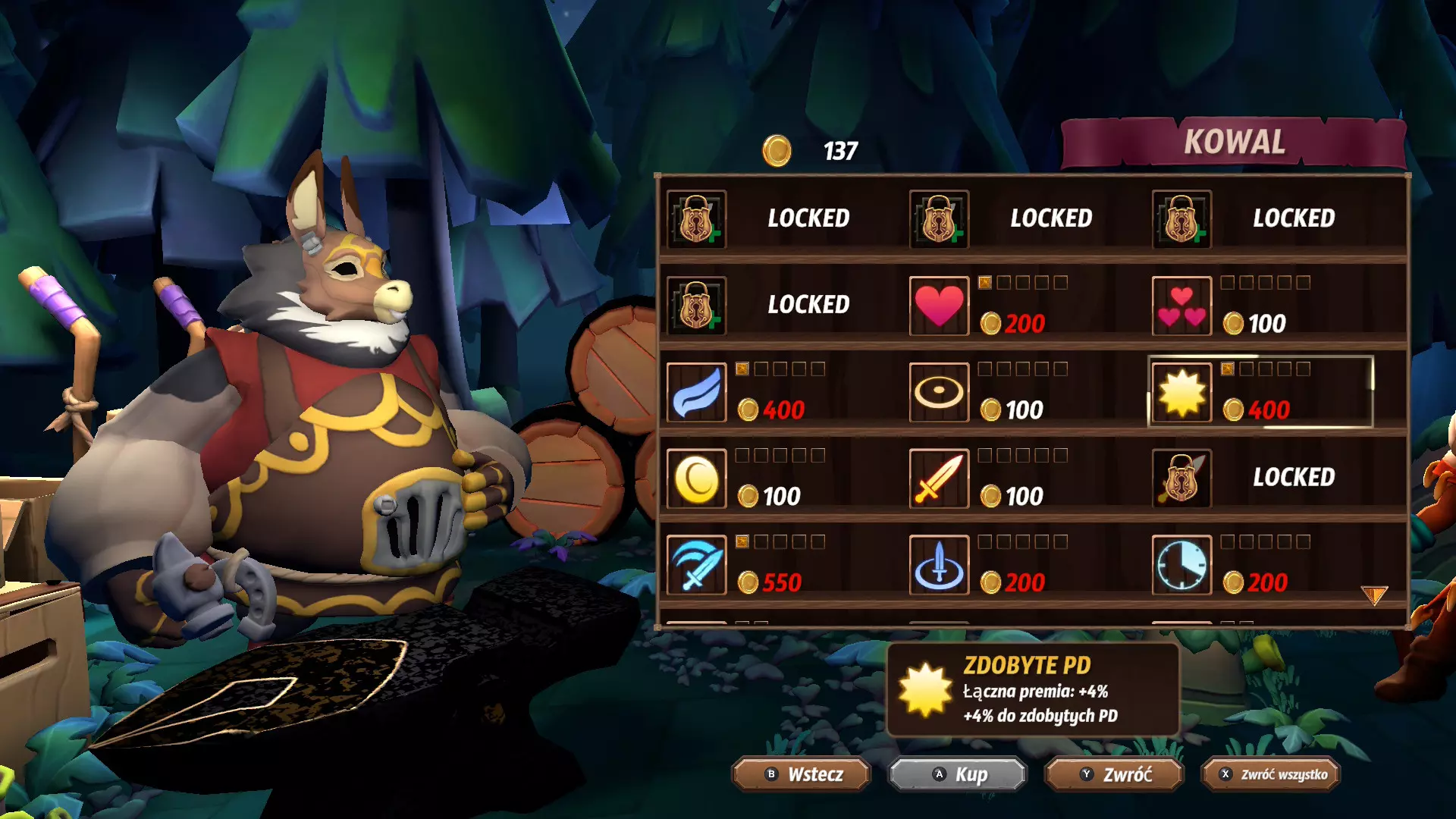Select the gold coin upgrade
Image resolution: width=1456 pixels, height=819 pixels.
(x=696, y=479)
